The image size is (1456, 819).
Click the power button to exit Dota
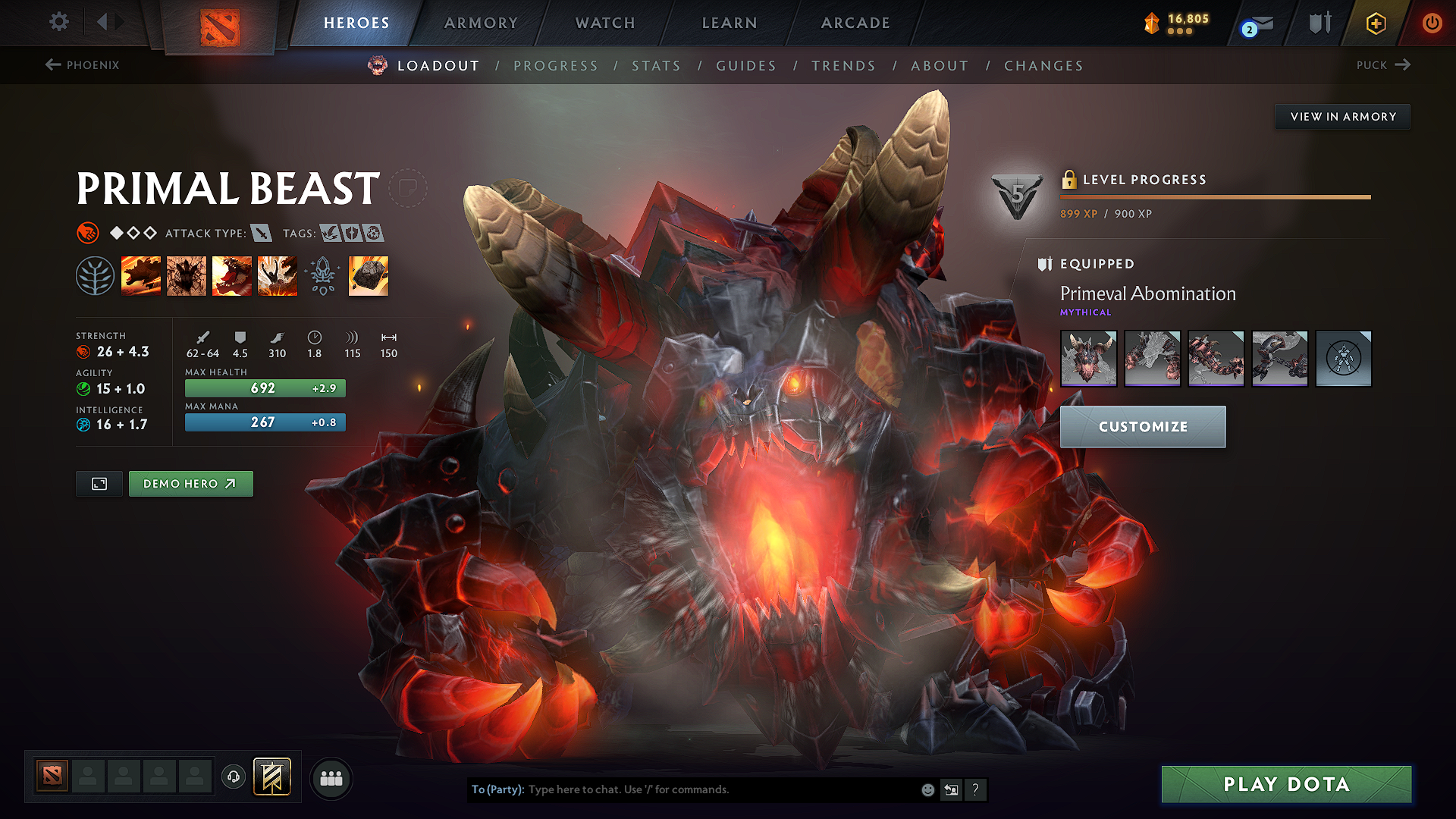[x=1432, y=23]
